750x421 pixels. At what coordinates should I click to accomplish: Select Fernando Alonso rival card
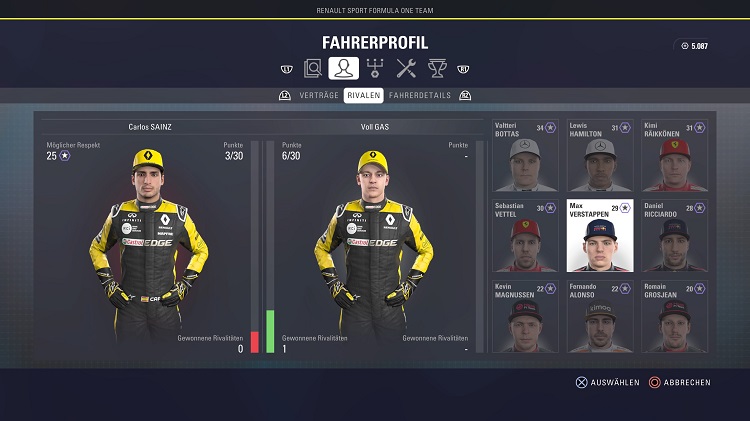[600, 316]
